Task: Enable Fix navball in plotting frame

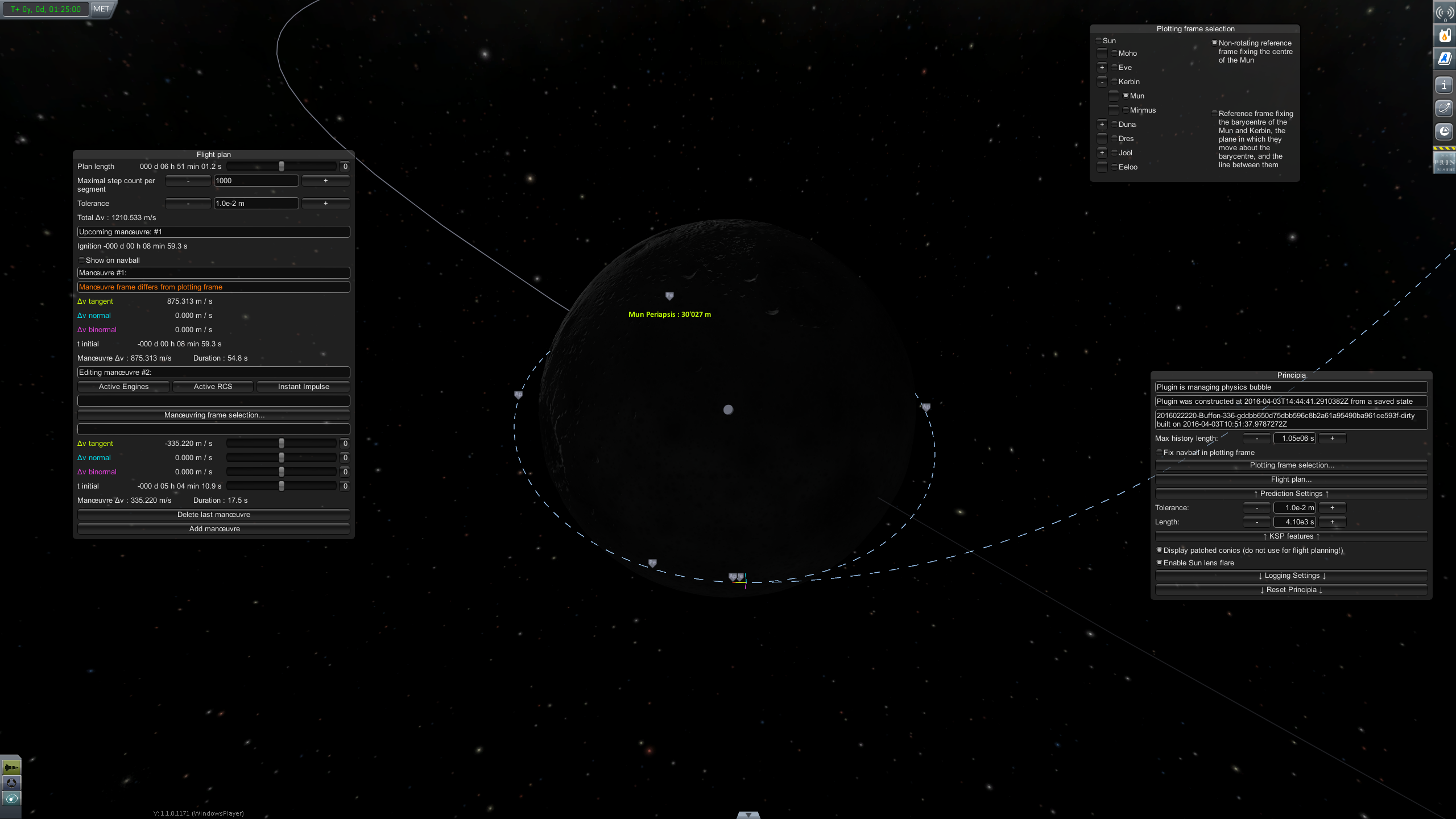Action: point(1159,453)
